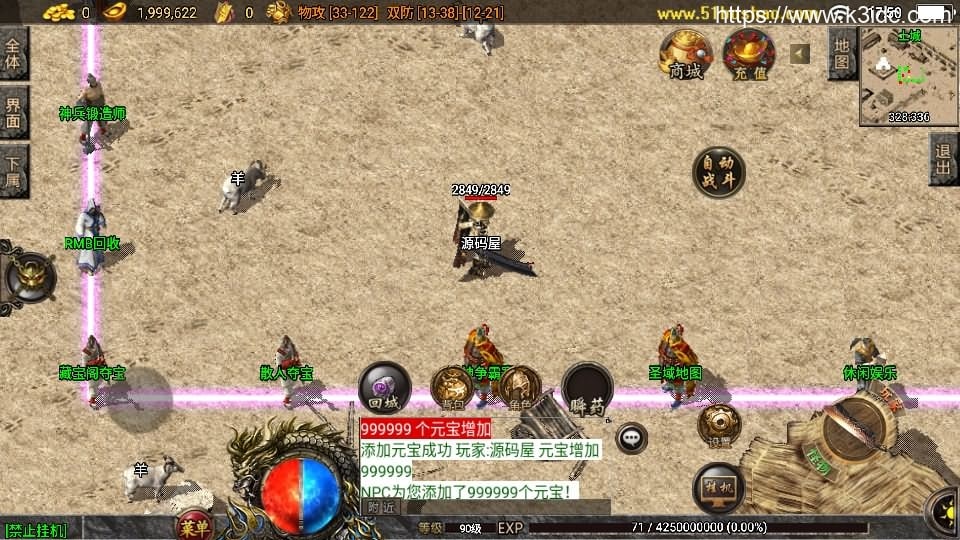Open the chat speech bubble
Screen dimensions: 960x540
tap(631, 437)
